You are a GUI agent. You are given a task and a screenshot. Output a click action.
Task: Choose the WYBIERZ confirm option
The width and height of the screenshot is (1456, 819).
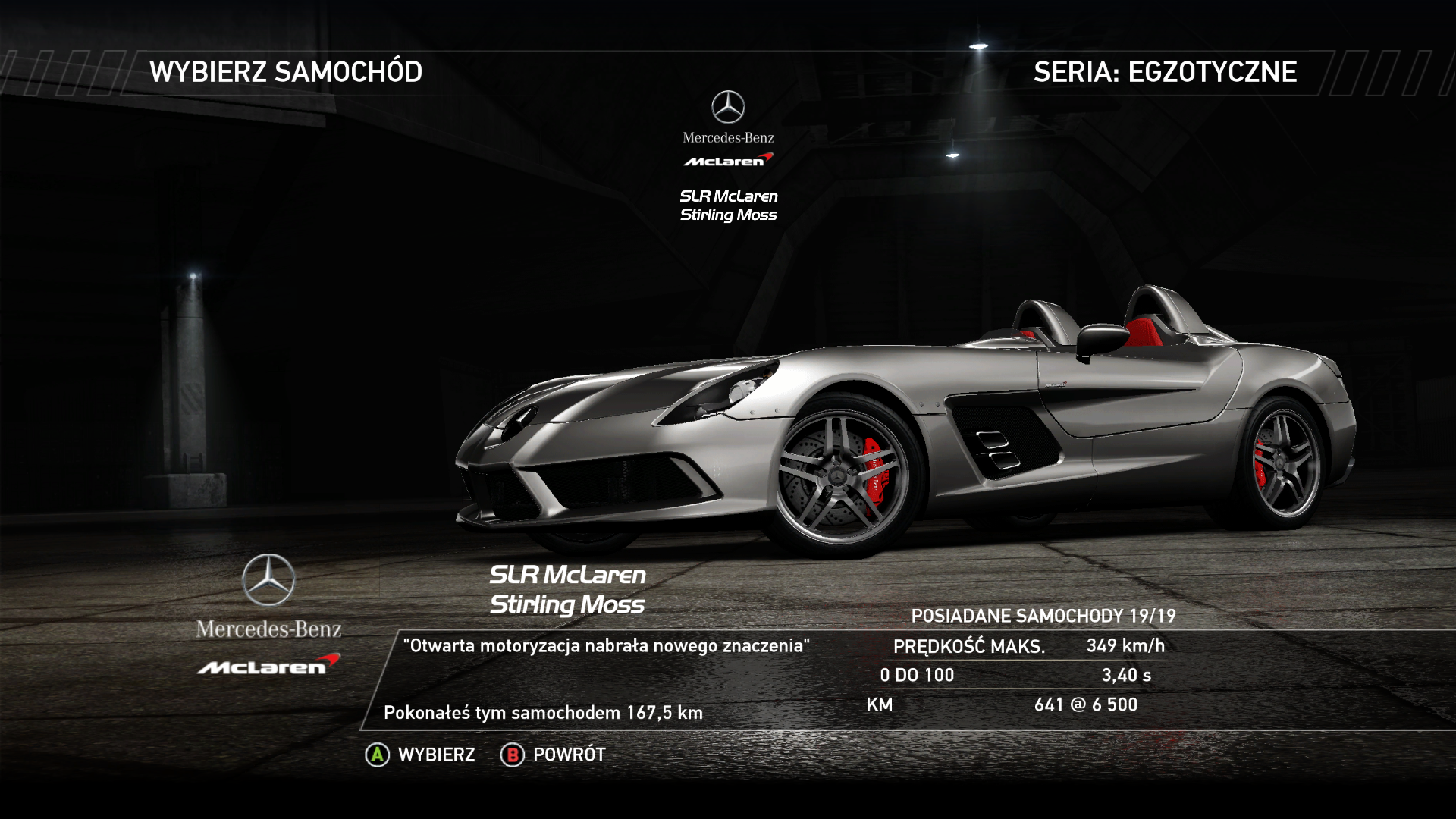pyautogui.click(x=421, y=755)
